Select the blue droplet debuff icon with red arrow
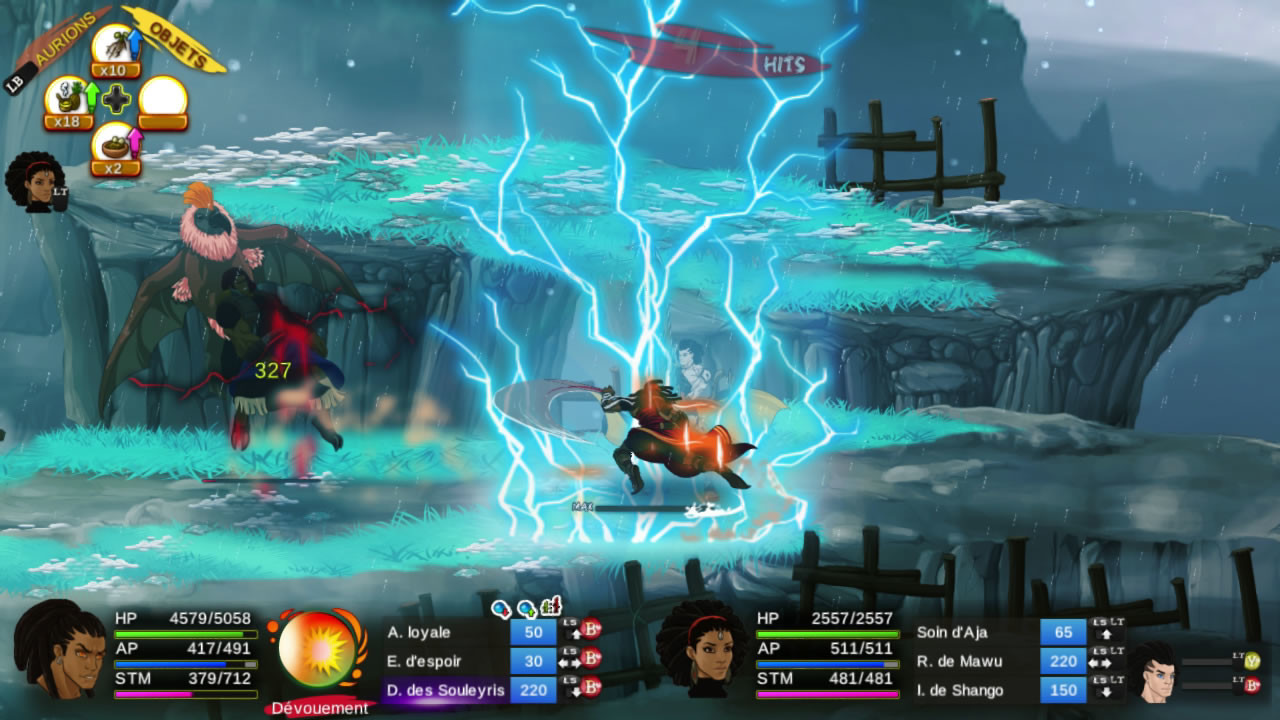This screenshot has width=1280, height=720. click(x=500, y=608)
